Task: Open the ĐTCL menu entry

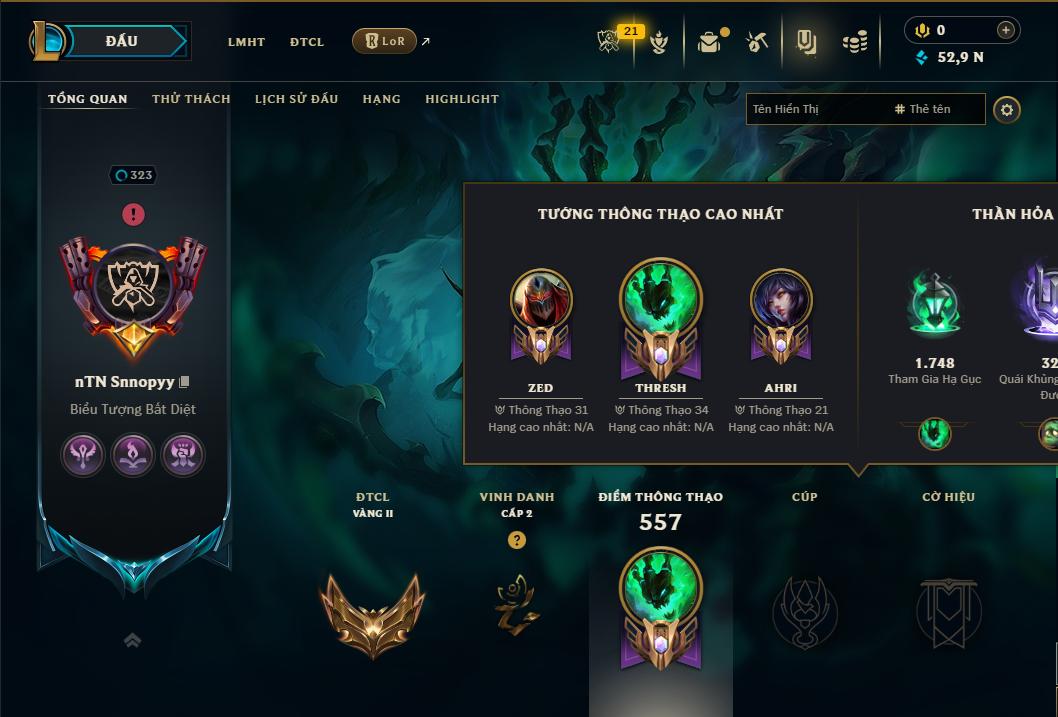Action: tap(307, 42)
